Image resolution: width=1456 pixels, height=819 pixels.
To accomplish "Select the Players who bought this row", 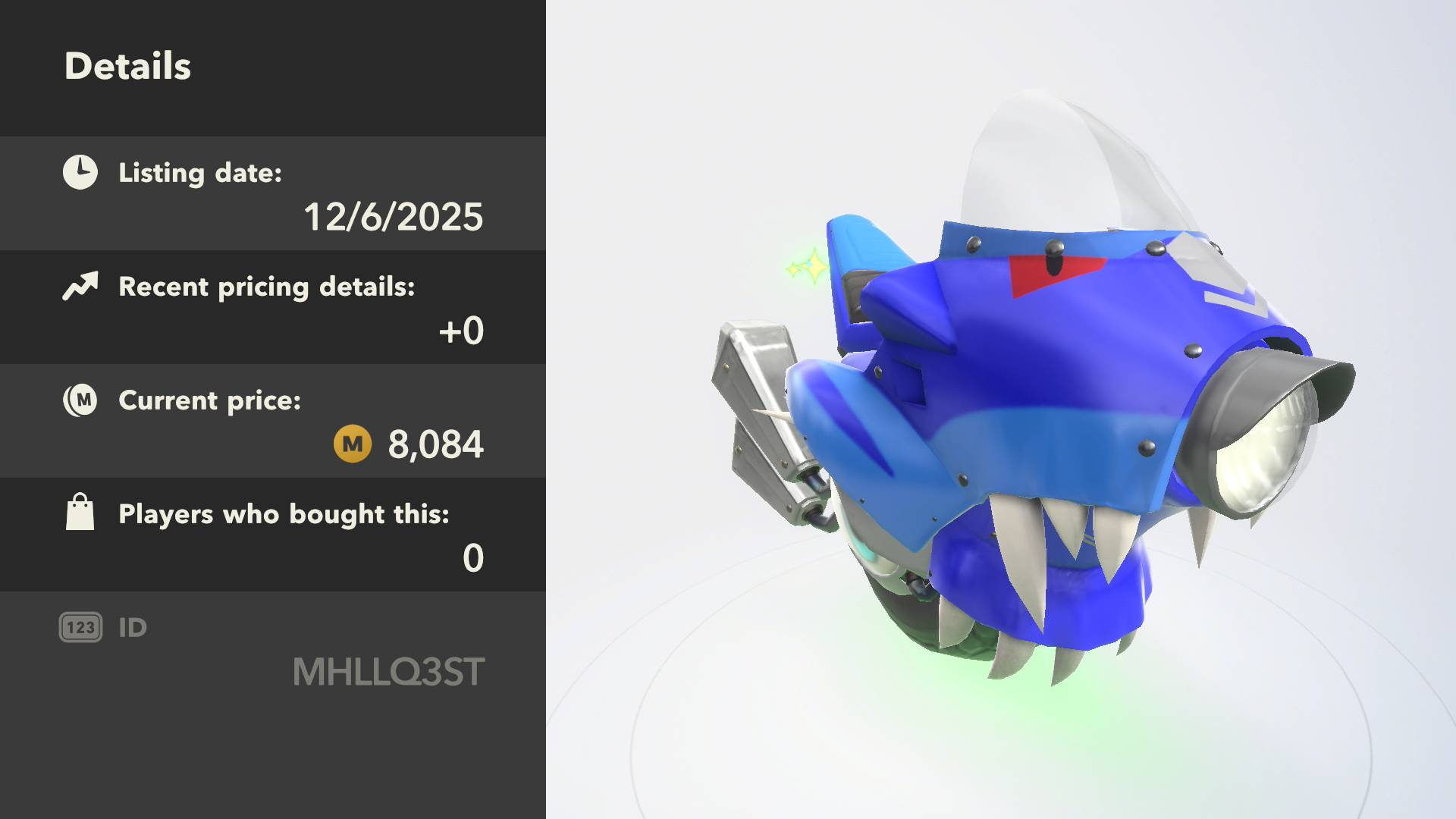I will [x=273, y=535].
